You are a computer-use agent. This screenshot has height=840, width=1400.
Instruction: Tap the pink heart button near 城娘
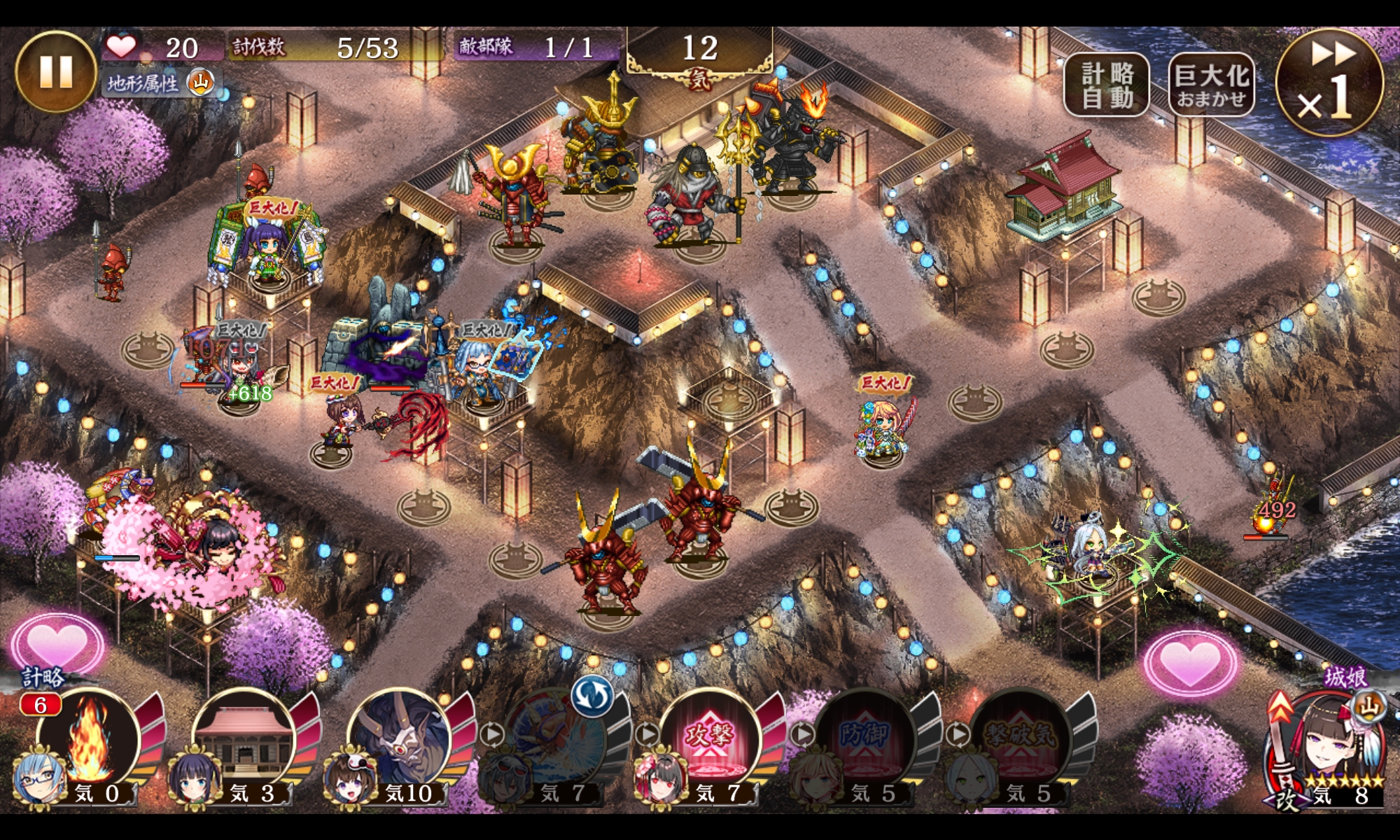pyautogui.click(x=1190, y=660)
